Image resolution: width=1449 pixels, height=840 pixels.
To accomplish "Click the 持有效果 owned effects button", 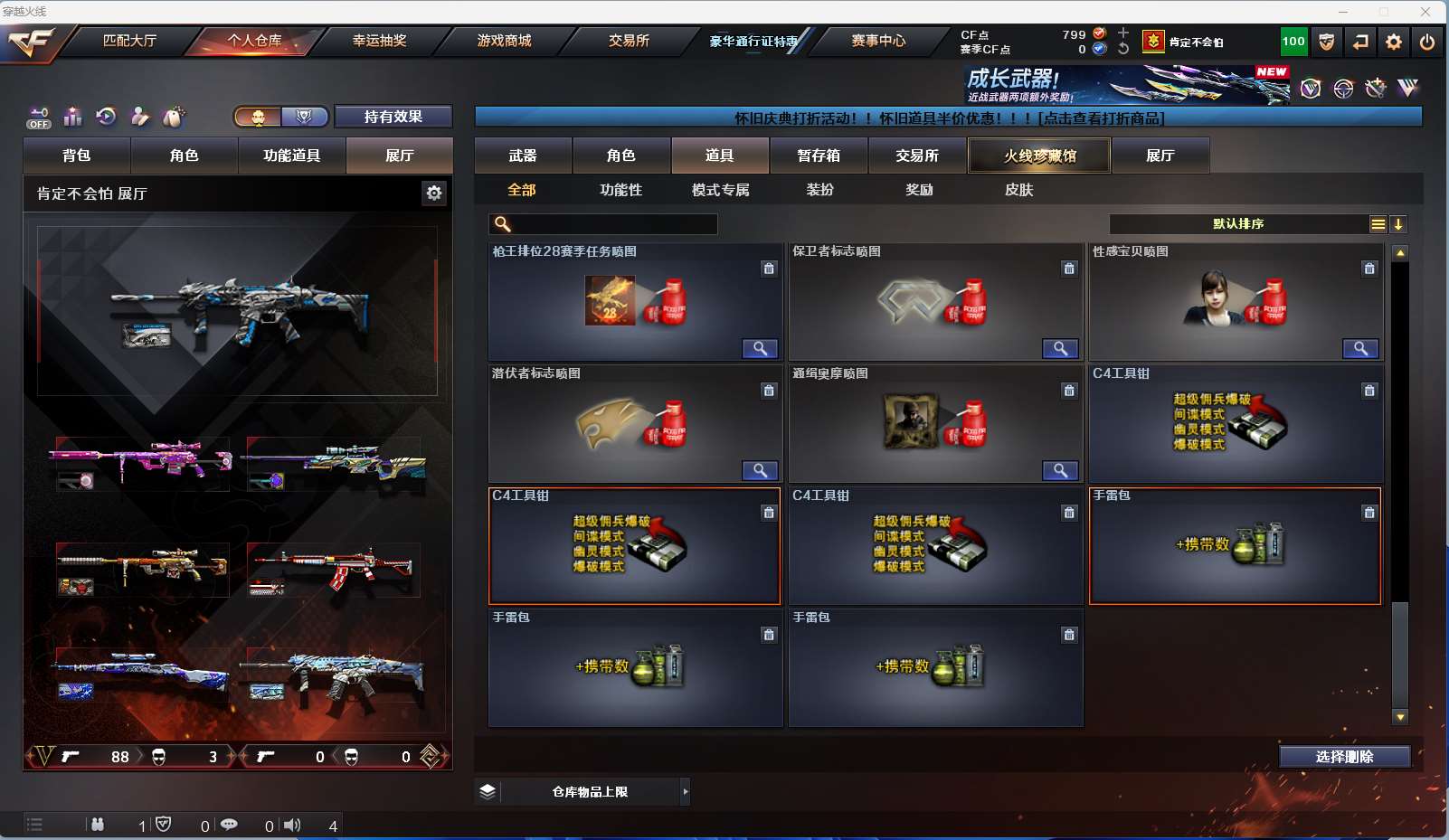I will point(393,117).
